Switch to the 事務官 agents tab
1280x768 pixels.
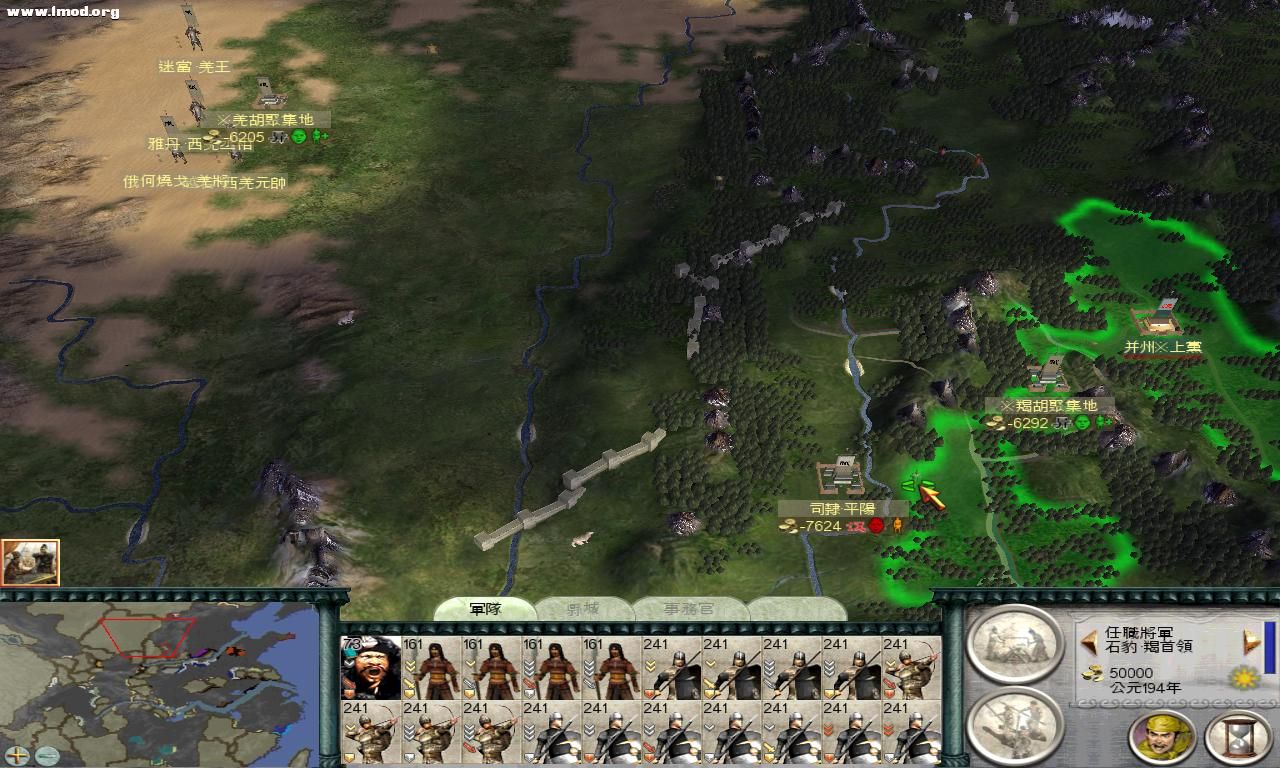[x=690, y=608]
